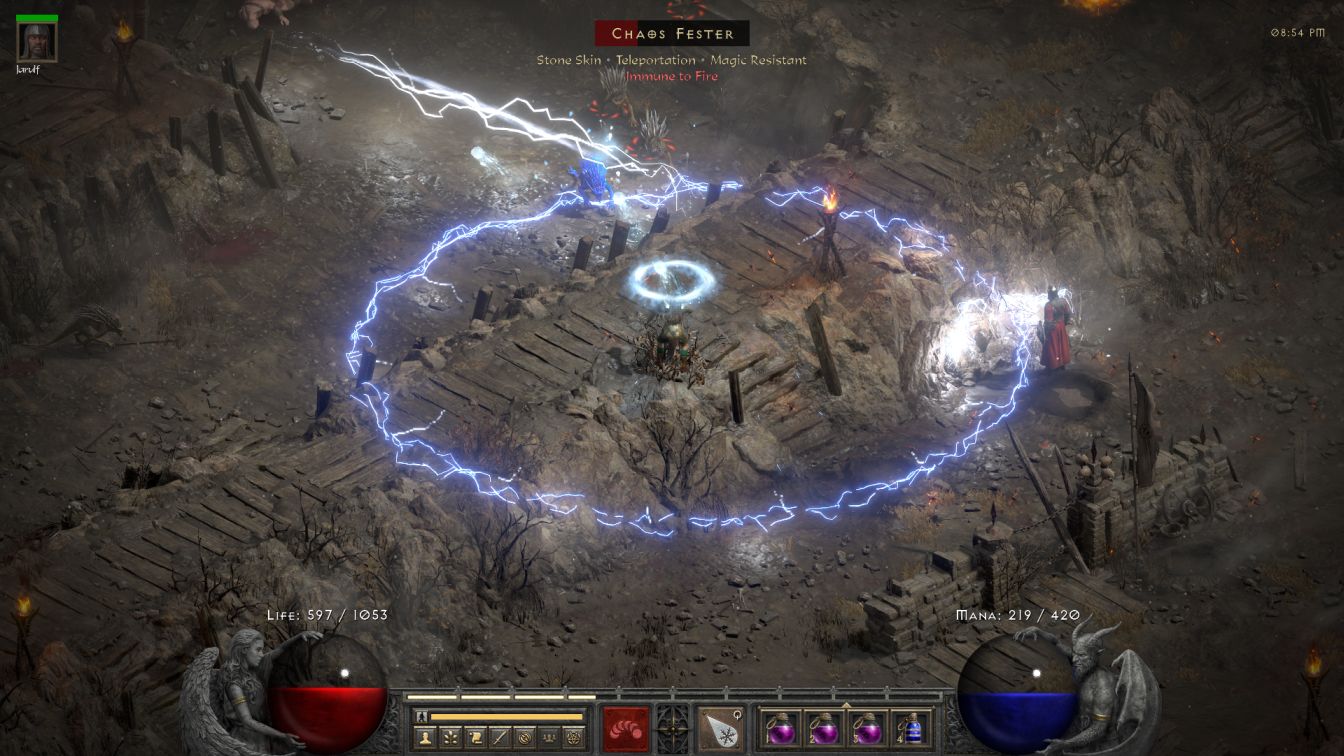
Task: Open the skill tree button with leaf icon
Action: click(450, 738)
